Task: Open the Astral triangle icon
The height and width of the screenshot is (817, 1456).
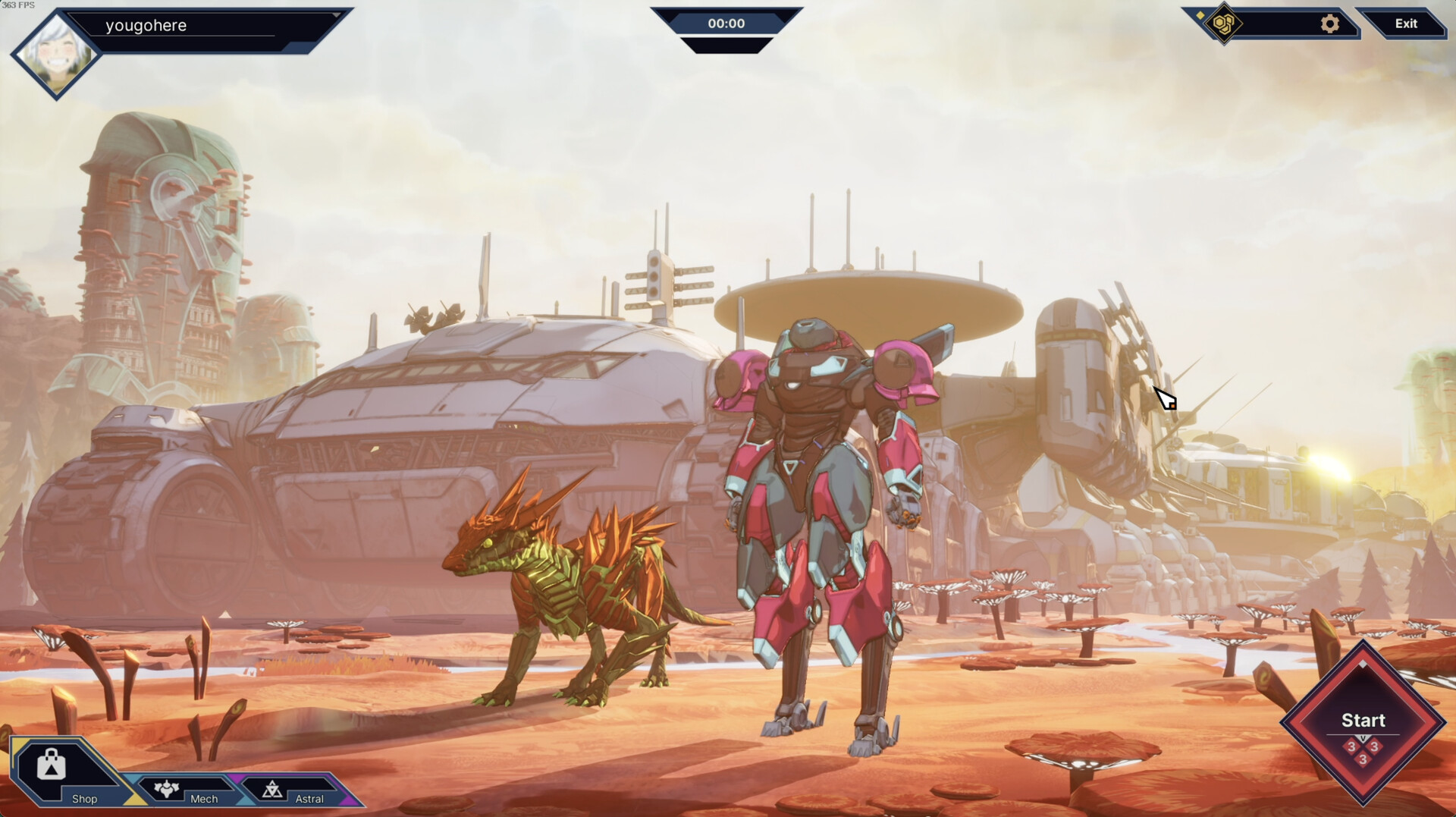Action: pyautogui.click(x=271, y=789)
